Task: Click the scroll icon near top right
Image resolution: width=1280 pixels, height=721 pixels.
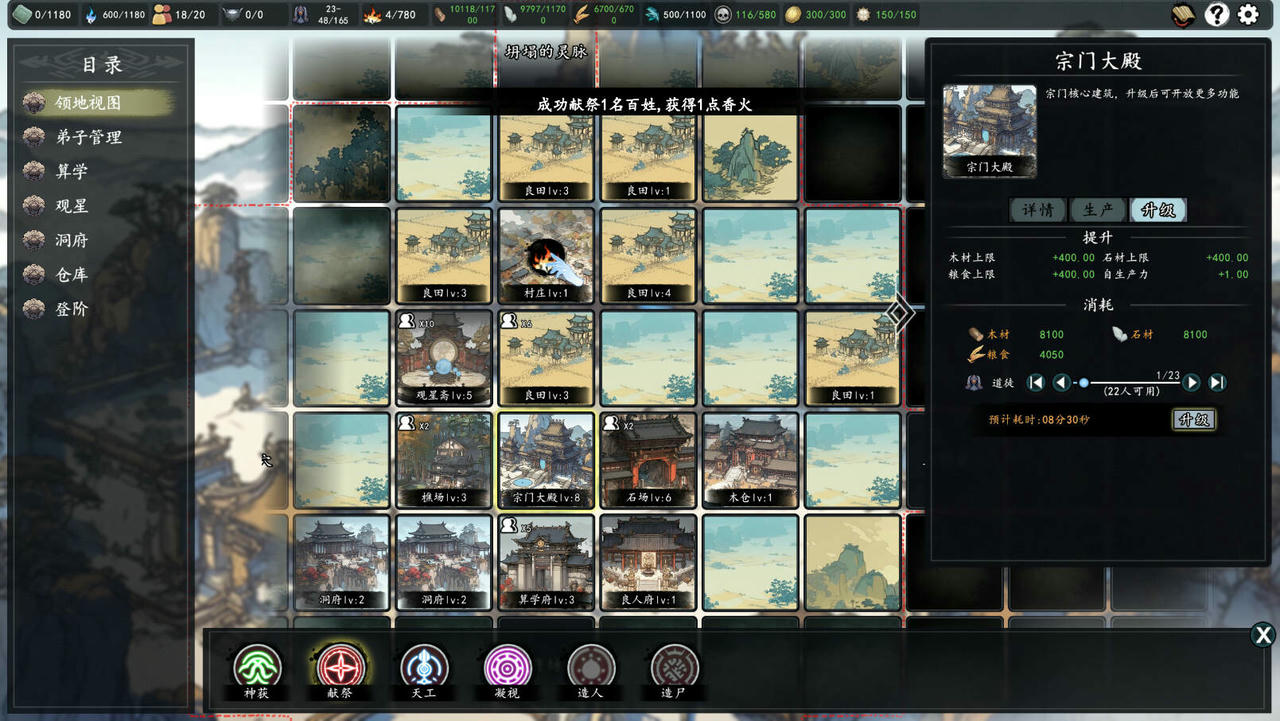Action: [x=1182, y=14]
